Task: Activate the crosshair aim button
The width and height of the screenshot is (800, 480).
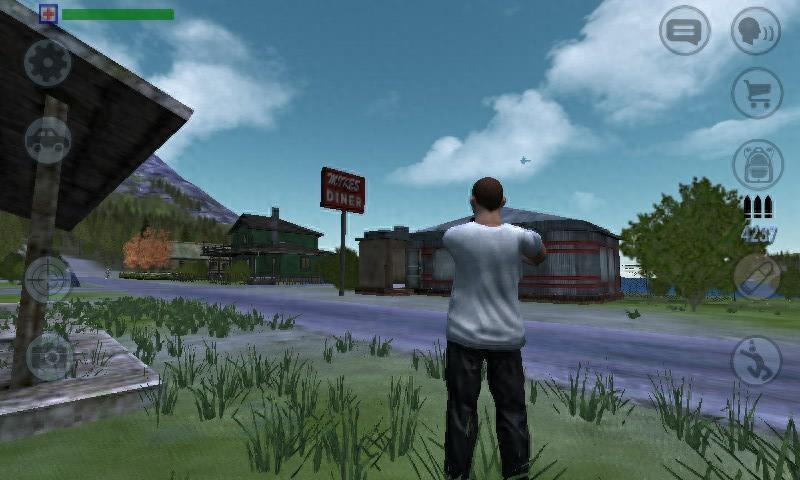Action: 48,279
